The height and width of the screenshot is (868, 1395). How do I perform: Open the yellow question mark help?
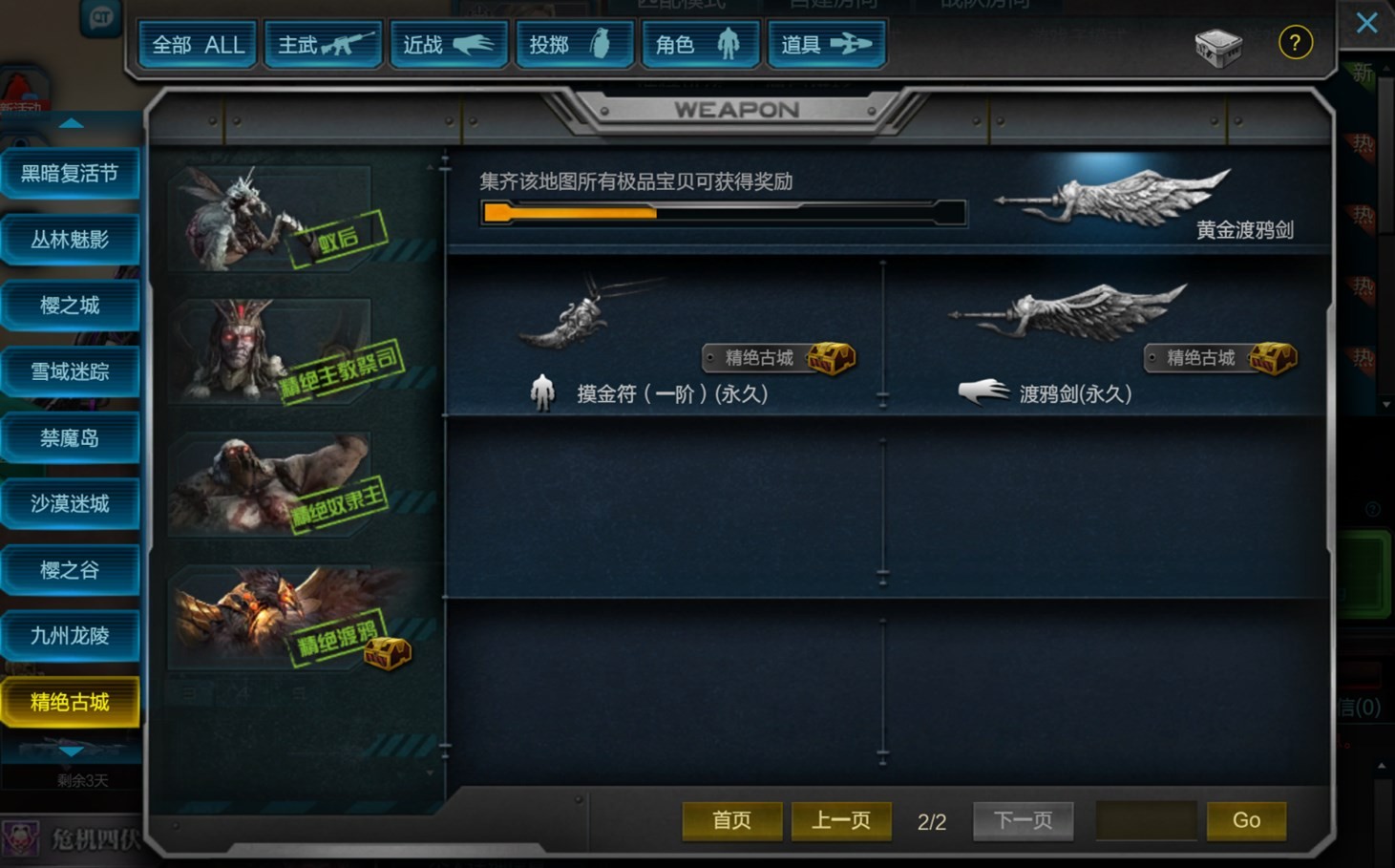coord(1295,43)
